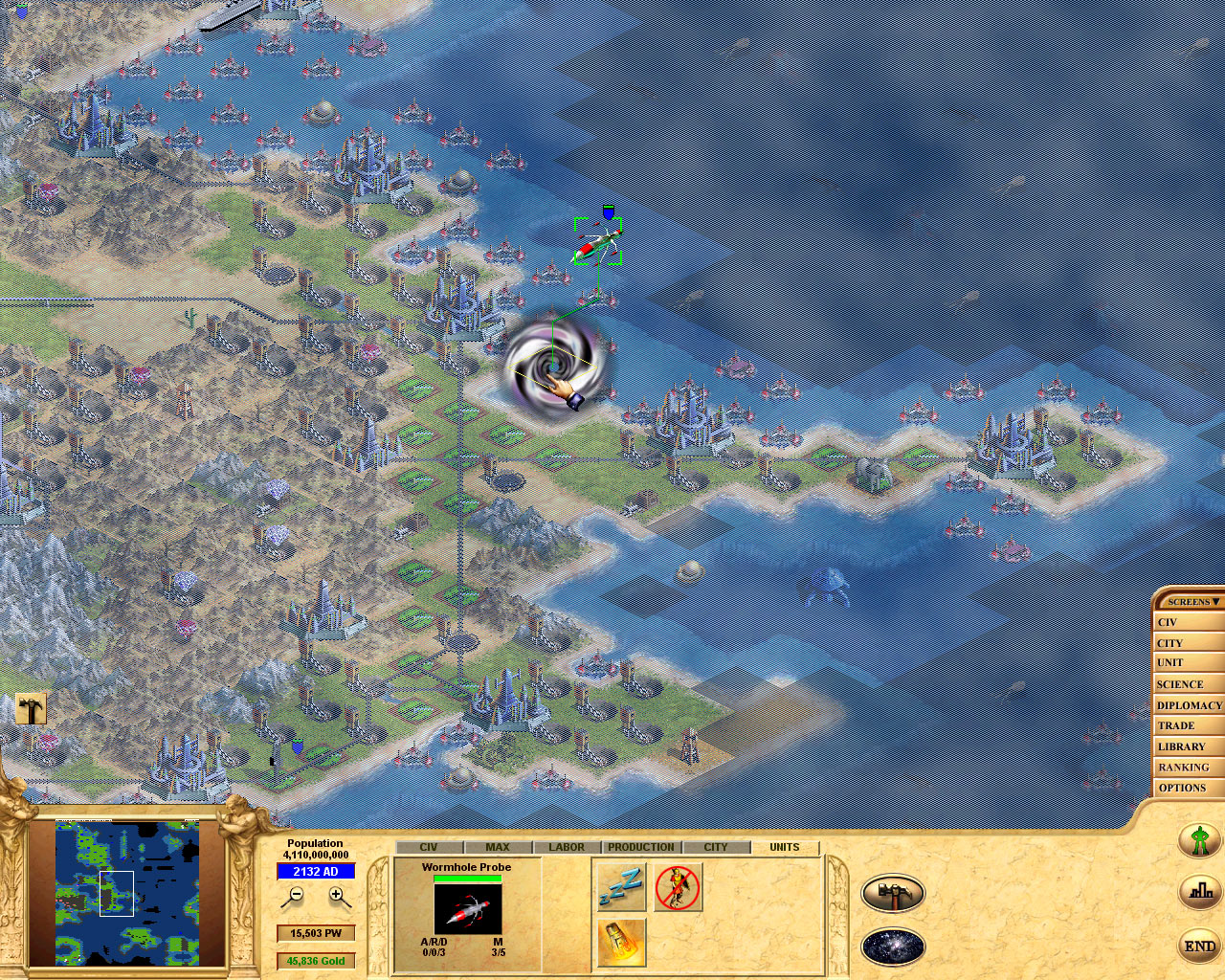
Task: Open the tile improvements hammer button
Action: 893,893
